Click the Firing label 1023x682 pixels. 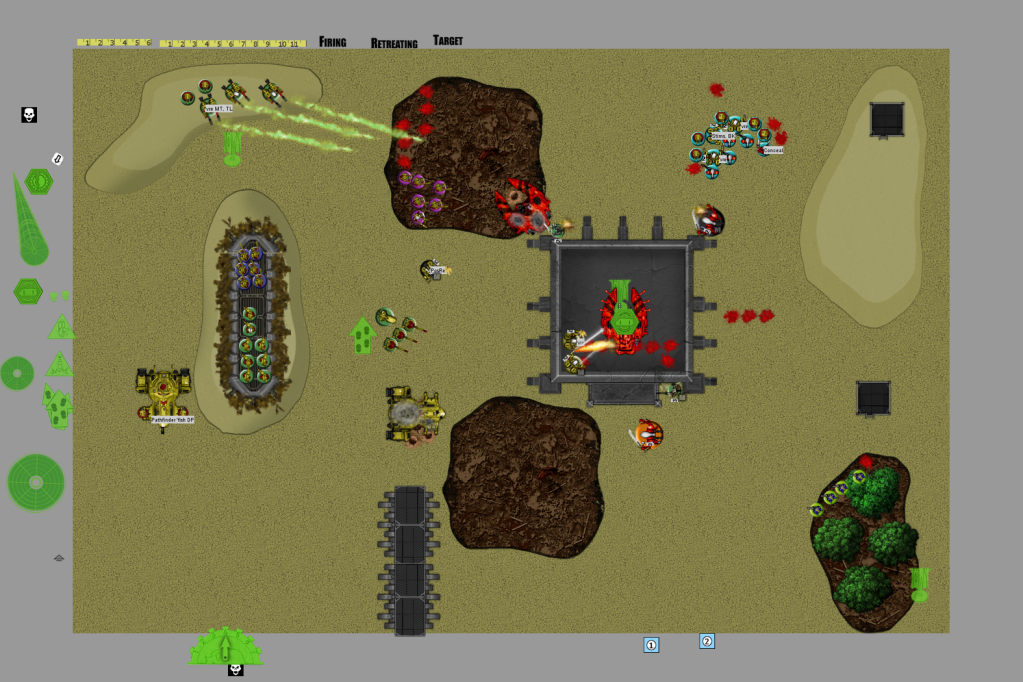[x=332, y=42]
